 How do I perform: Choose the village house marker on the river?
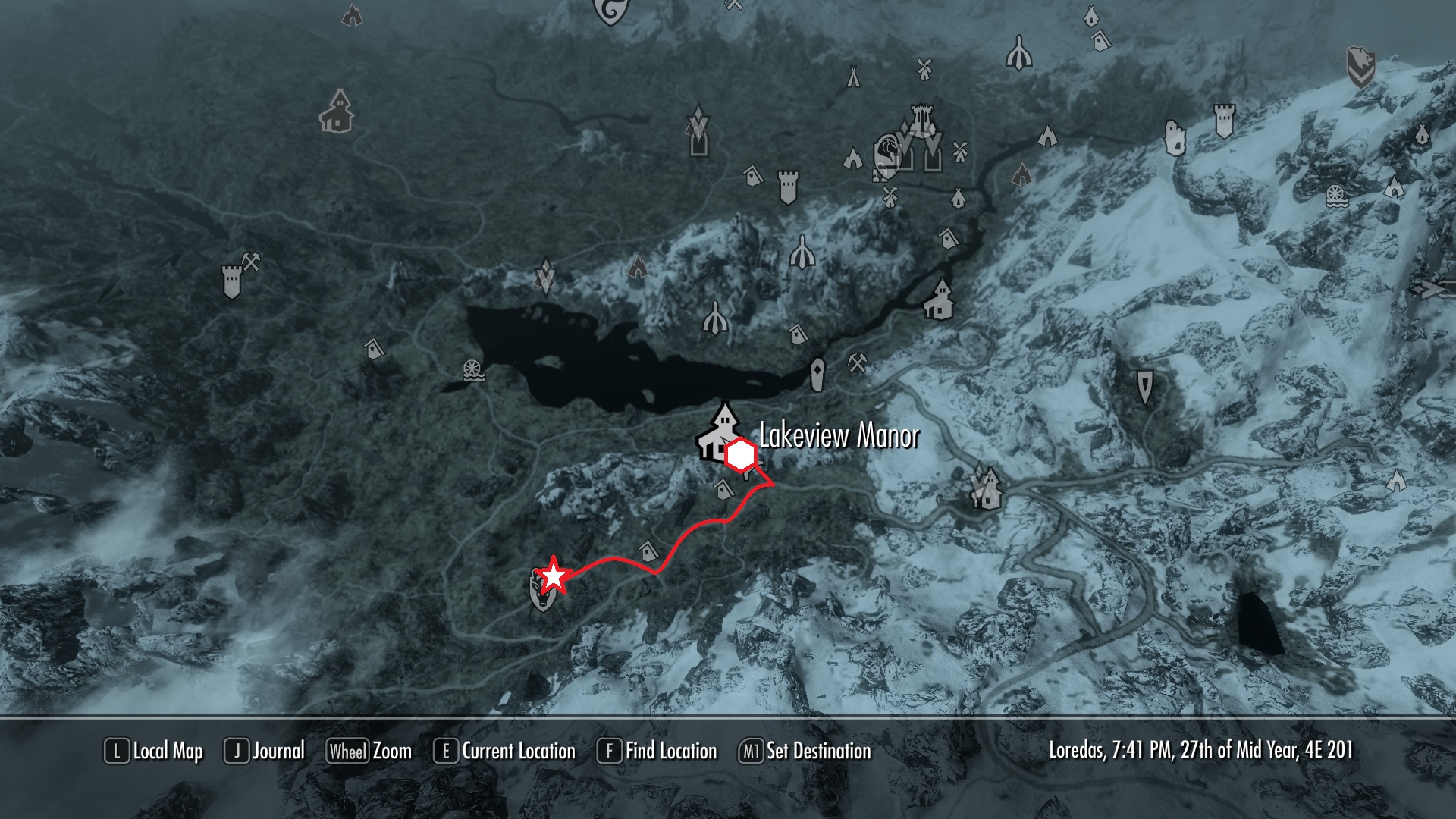(x=939, y=299)
